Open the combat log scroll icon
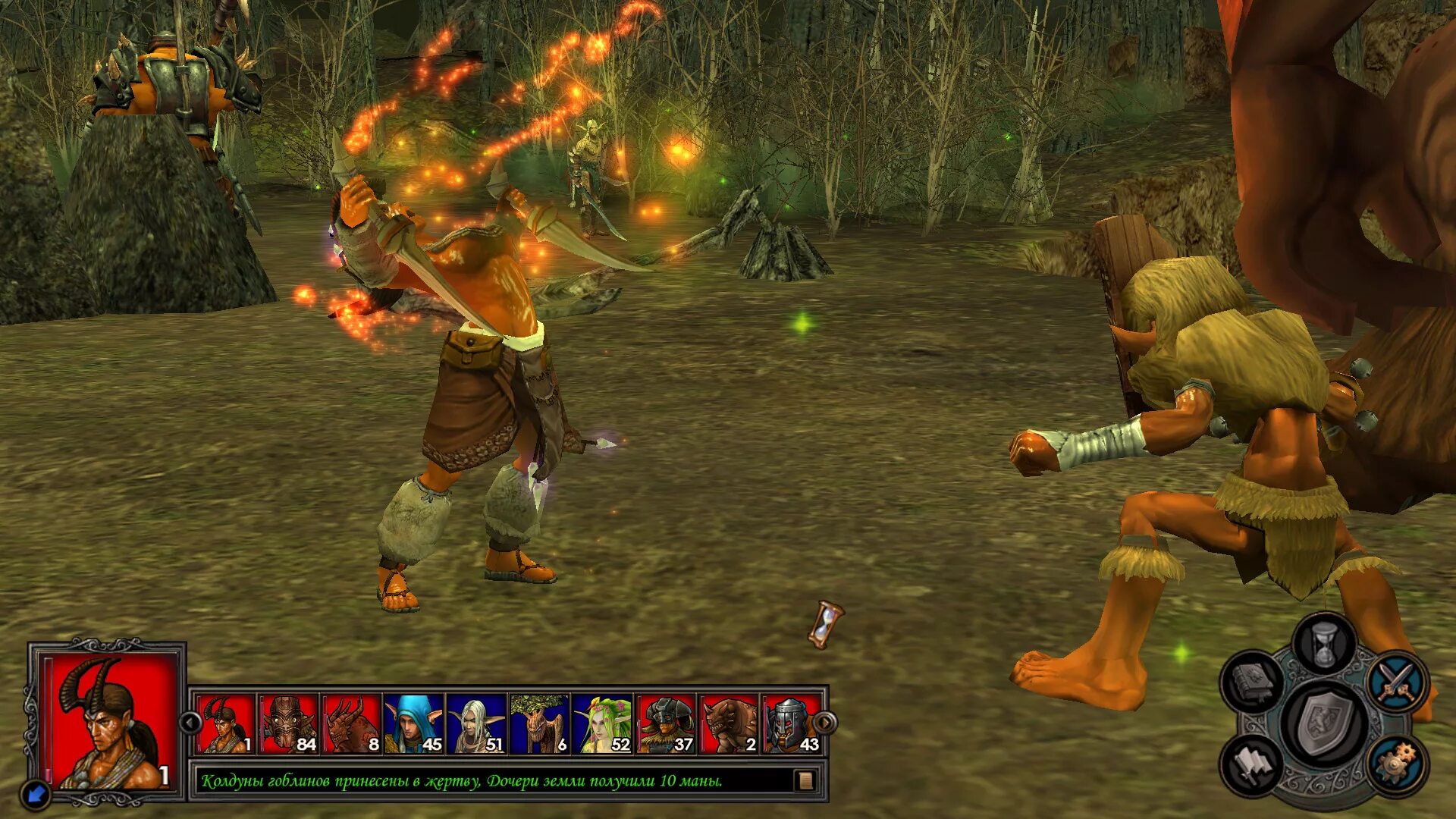 [805, 780]
